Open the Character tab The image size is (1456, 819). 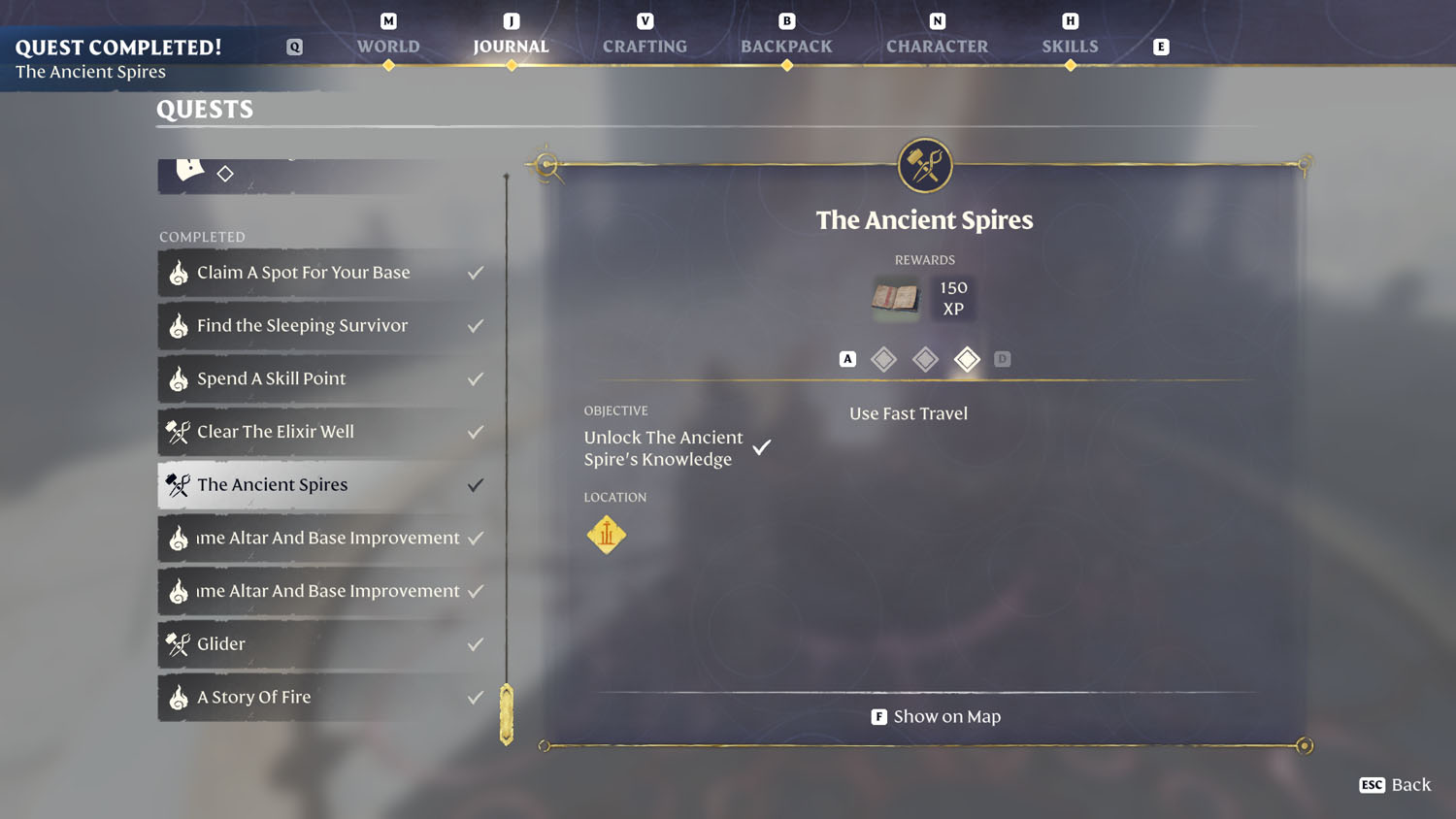point(937,46)
